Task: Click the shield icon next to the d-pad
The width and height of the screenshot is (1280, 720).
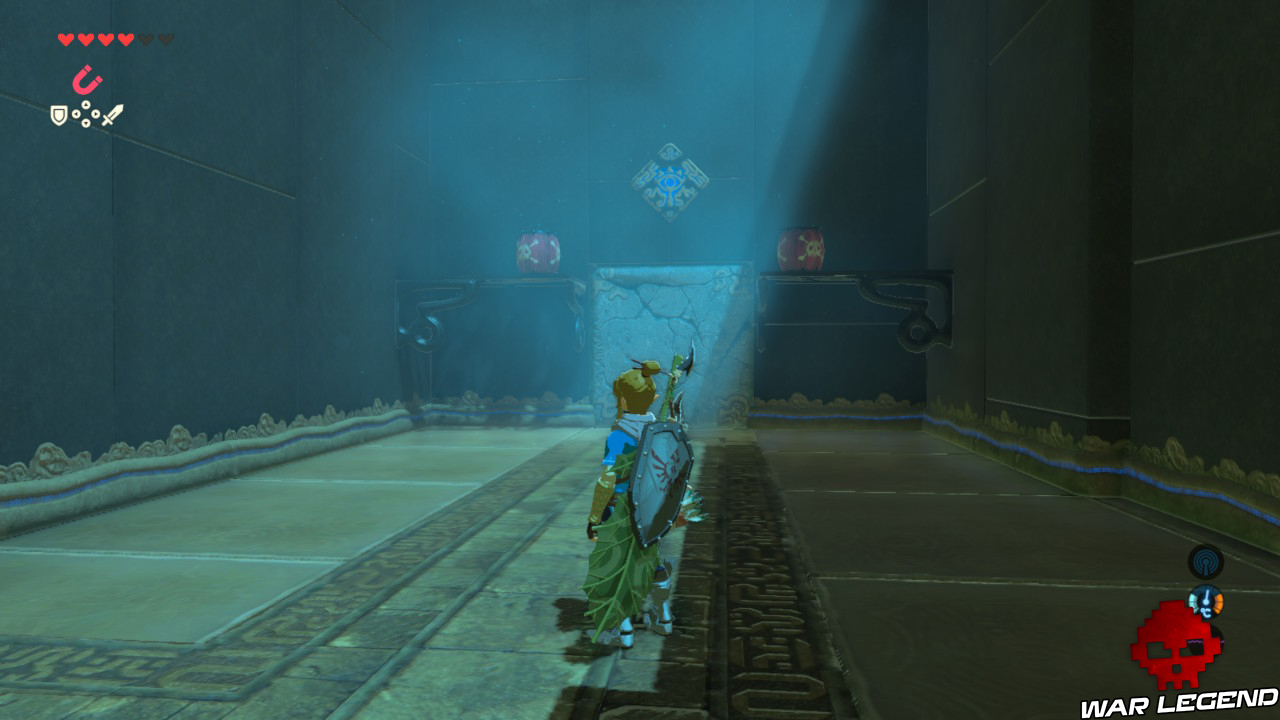Action: tap(58, 114)
